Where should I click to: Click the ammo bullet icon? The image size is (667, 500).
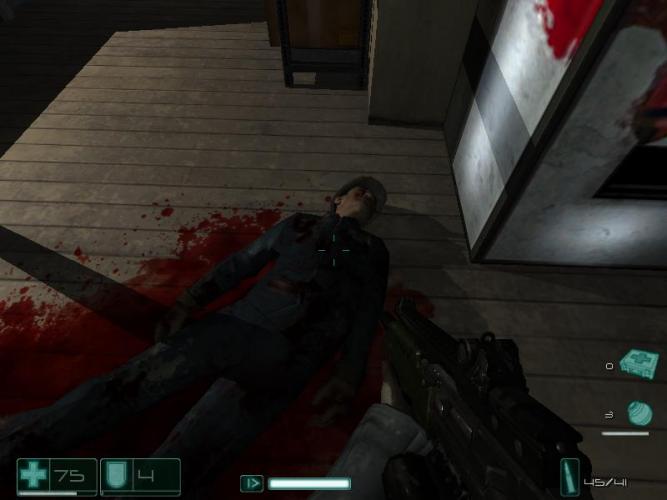(569, 476)
